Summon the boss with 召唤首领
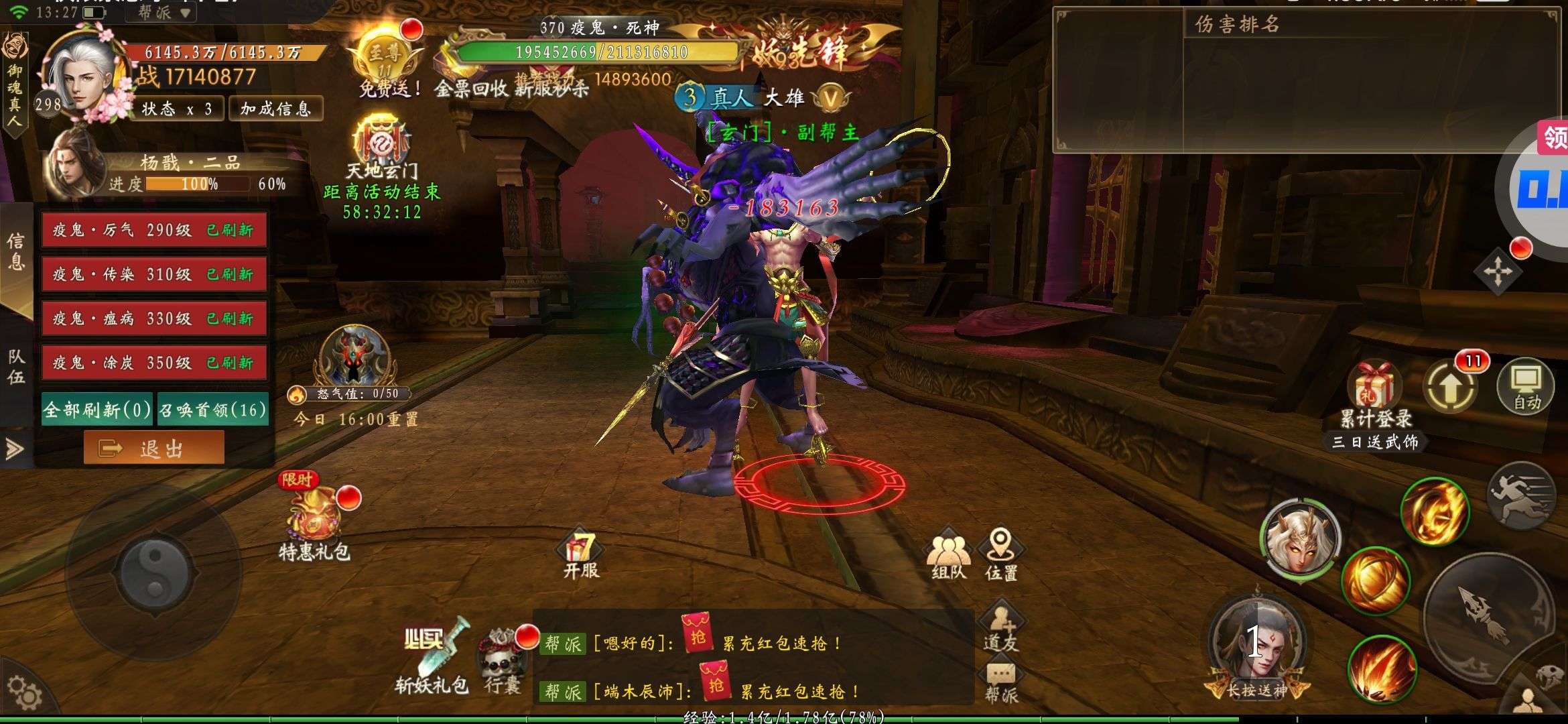 click(x=213, y=410)
